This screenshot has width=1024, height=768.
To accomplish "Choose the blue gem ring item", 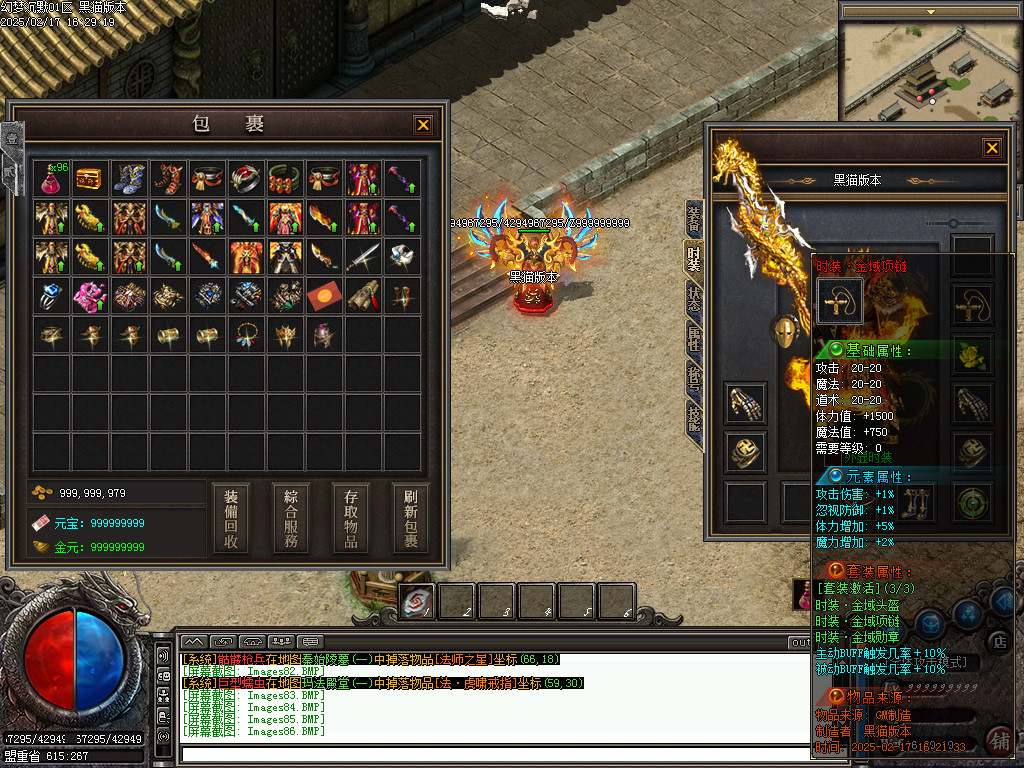I will (51, 296).
